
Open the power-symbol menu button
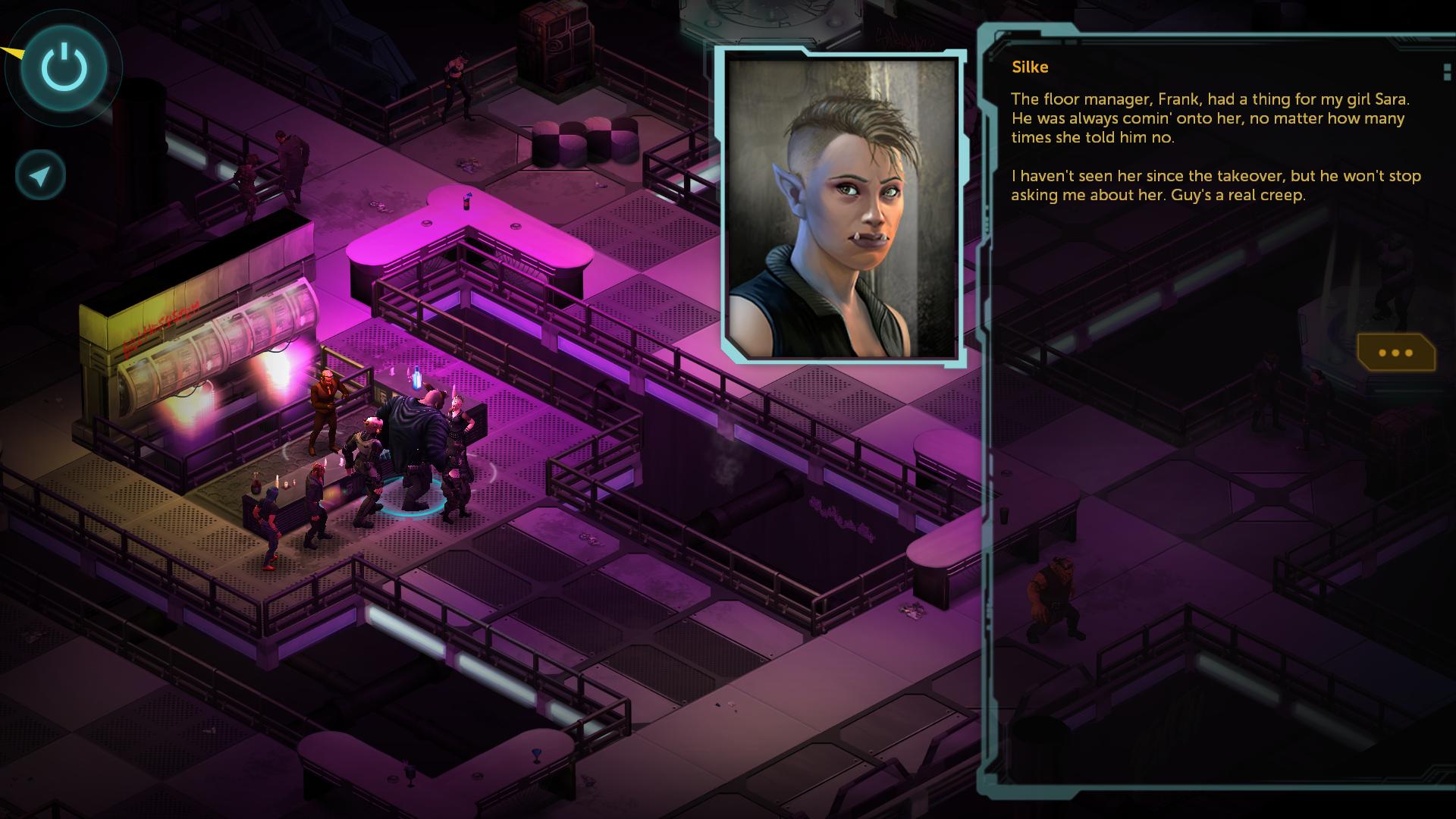(x=64, y=67)
